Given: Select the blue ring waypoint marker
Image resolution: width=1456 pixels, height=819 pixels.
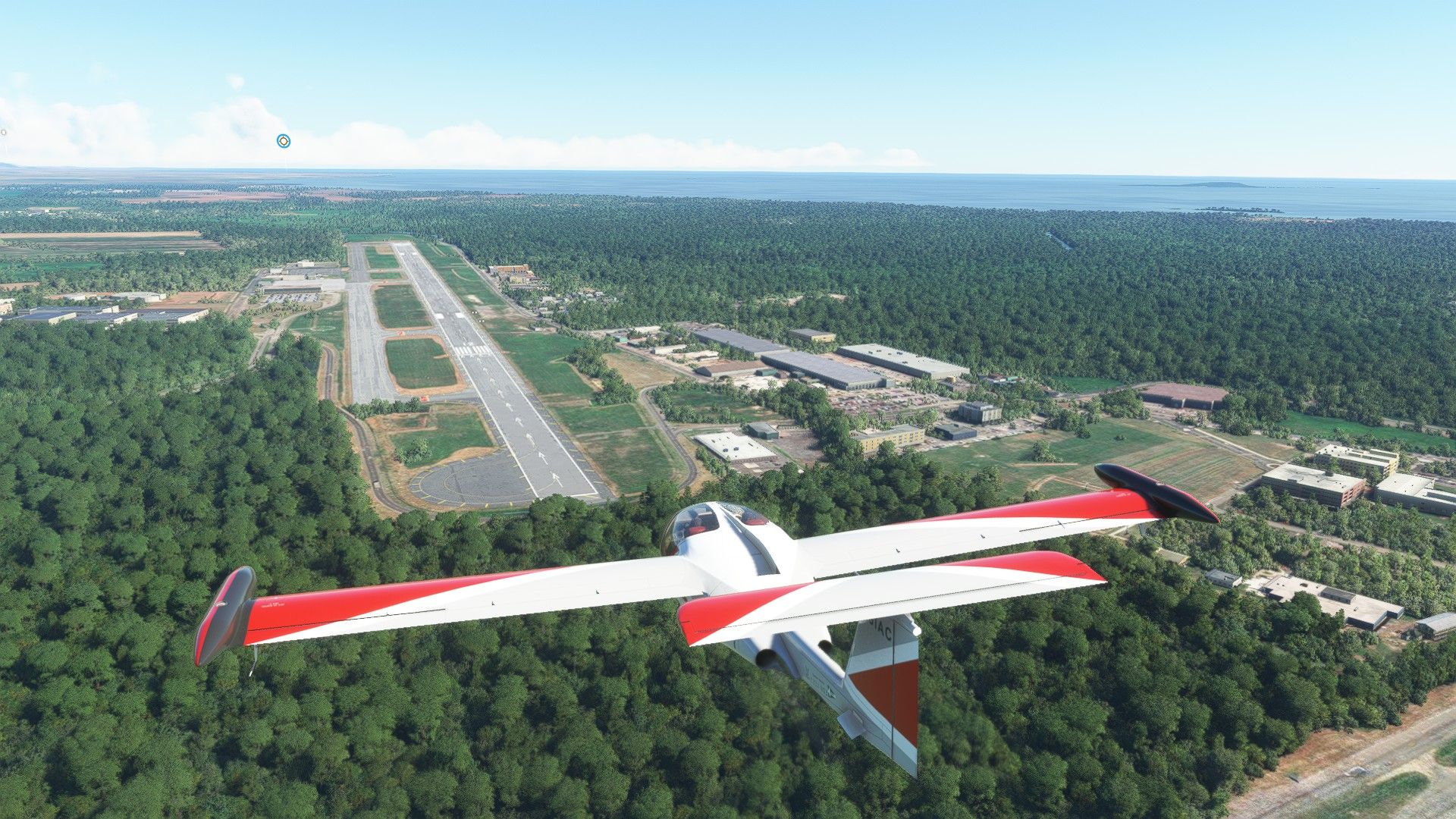Looking at the screenshot, I should point(283,140).
